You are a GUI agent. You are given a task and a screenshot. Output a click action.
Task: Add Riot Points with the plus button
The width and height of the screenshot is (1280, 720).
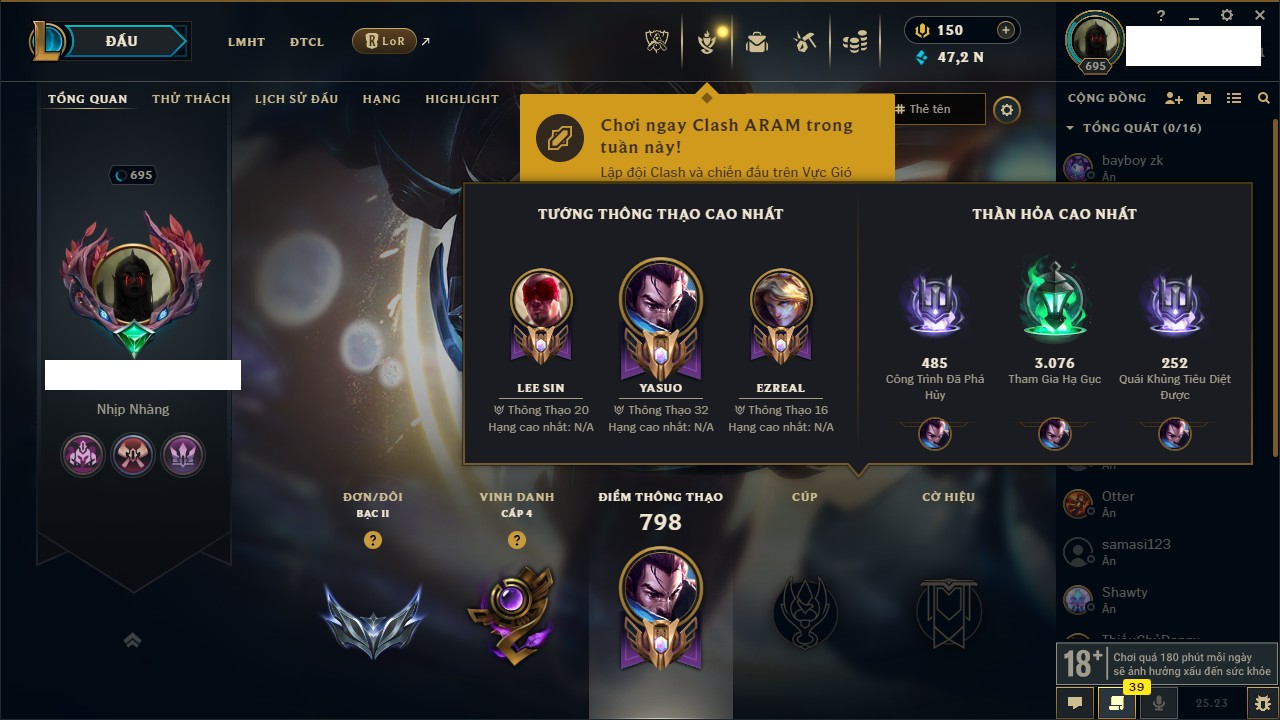pos(1006,30)
